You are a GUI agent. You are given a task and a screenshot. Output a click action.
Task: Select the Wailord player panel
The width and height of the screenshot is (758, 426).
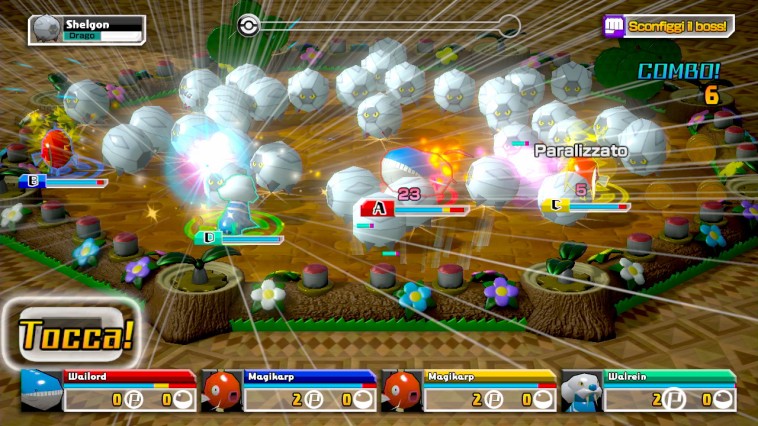108,391
